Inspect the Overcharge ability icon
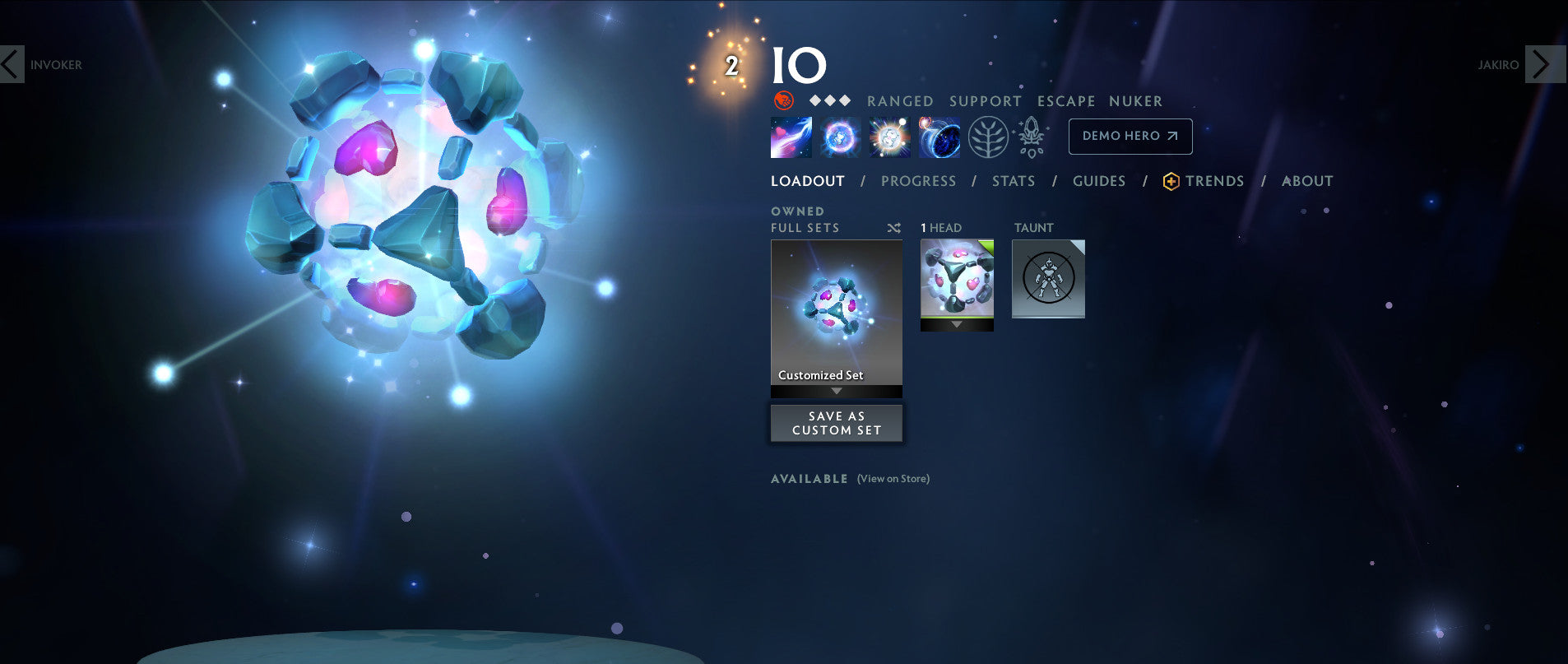Screen dimensions: 1568x664 point(888,137)
